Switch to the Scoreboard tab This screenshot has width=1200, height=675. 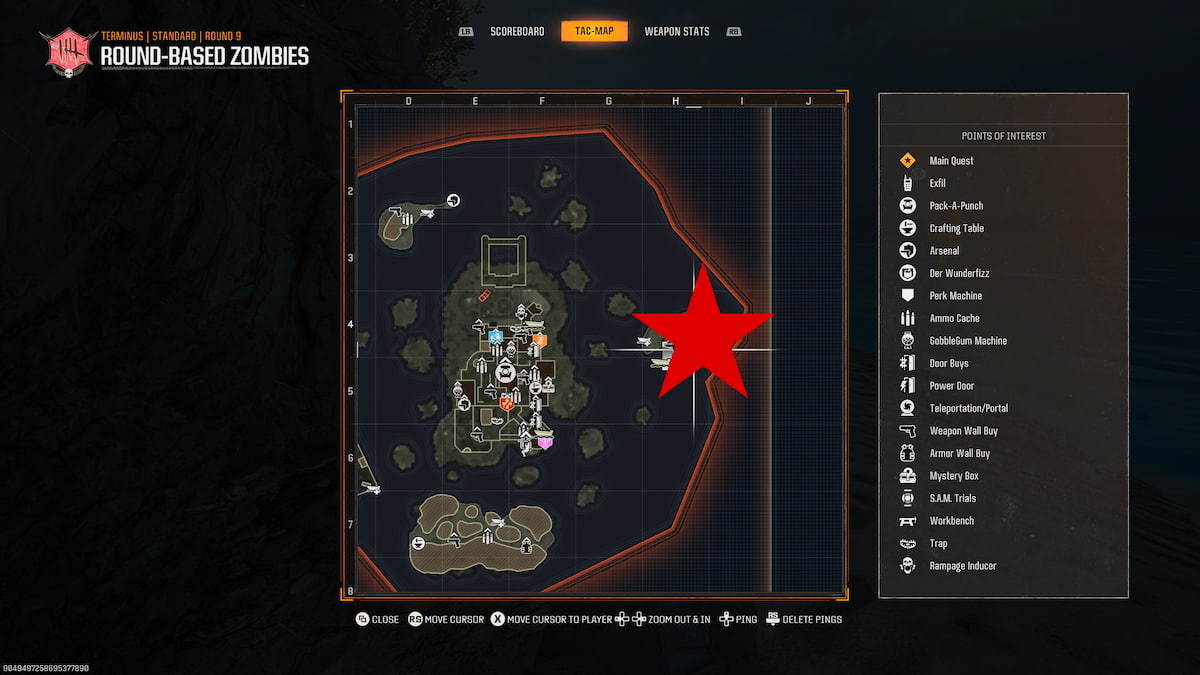[517, 32]
